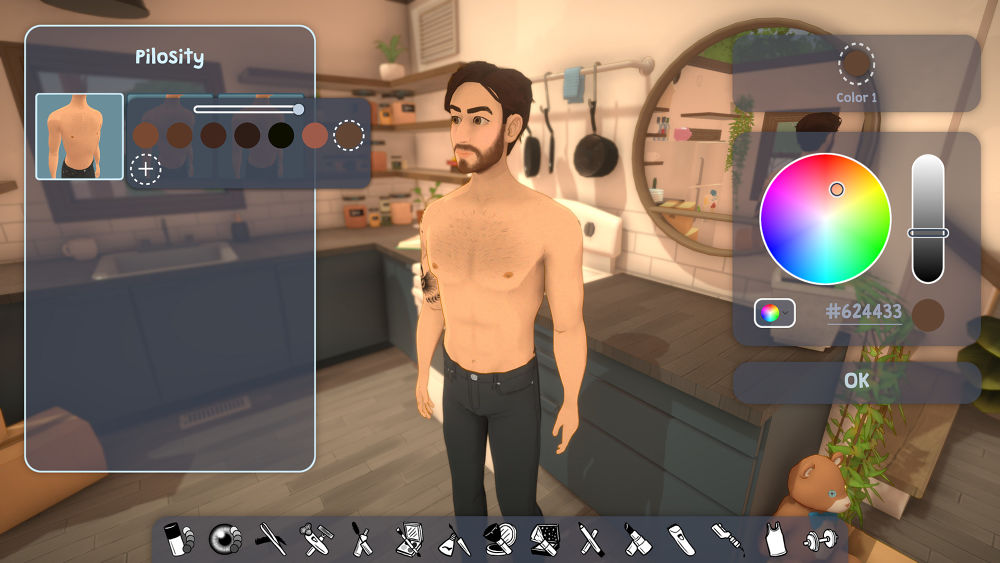Click the hue color wheel
Screen dimensions: 1000x563
click(825, 219)
